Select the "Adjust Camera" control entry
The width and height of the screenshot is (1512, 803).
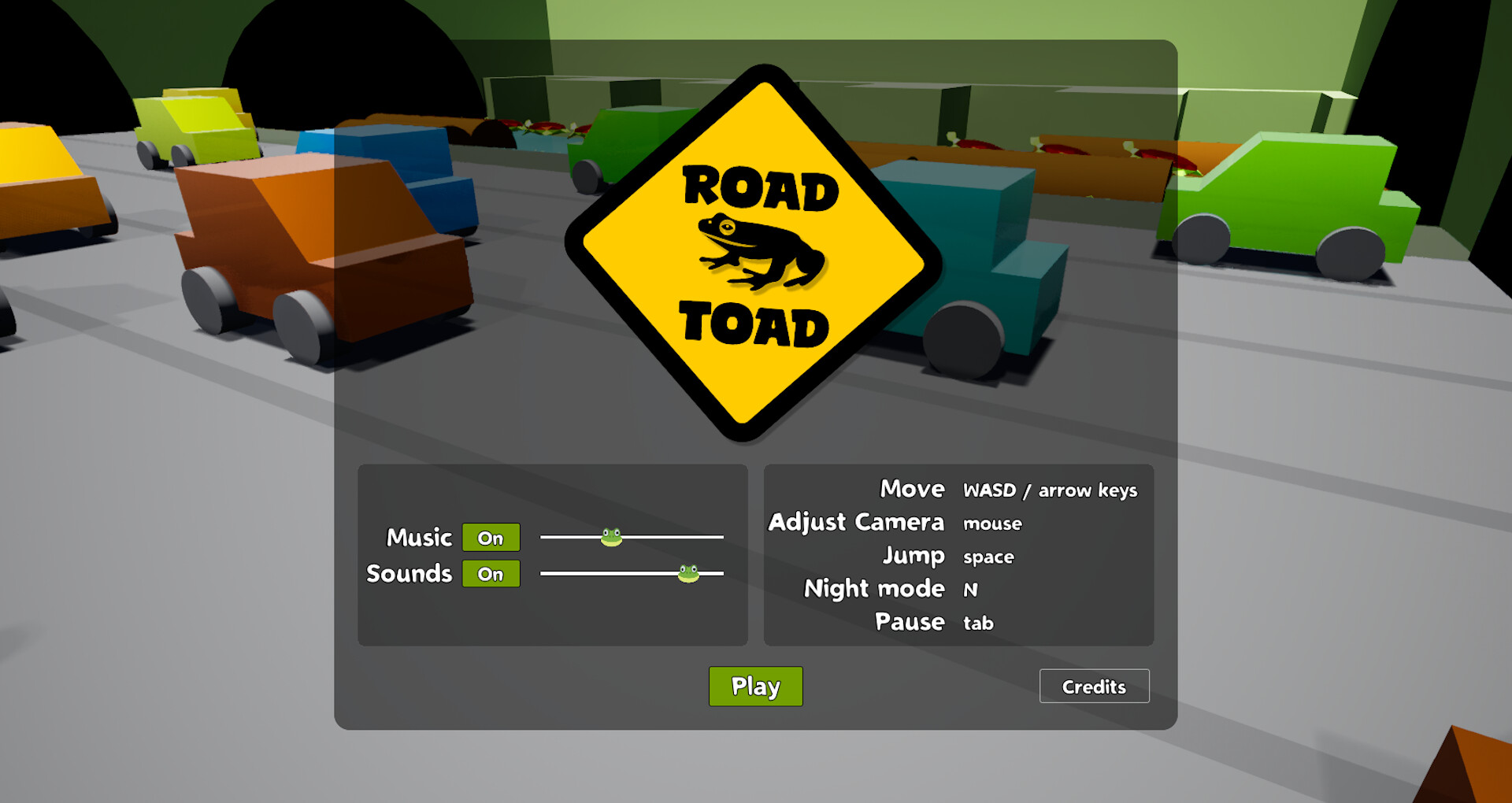[x=857, y=522]
